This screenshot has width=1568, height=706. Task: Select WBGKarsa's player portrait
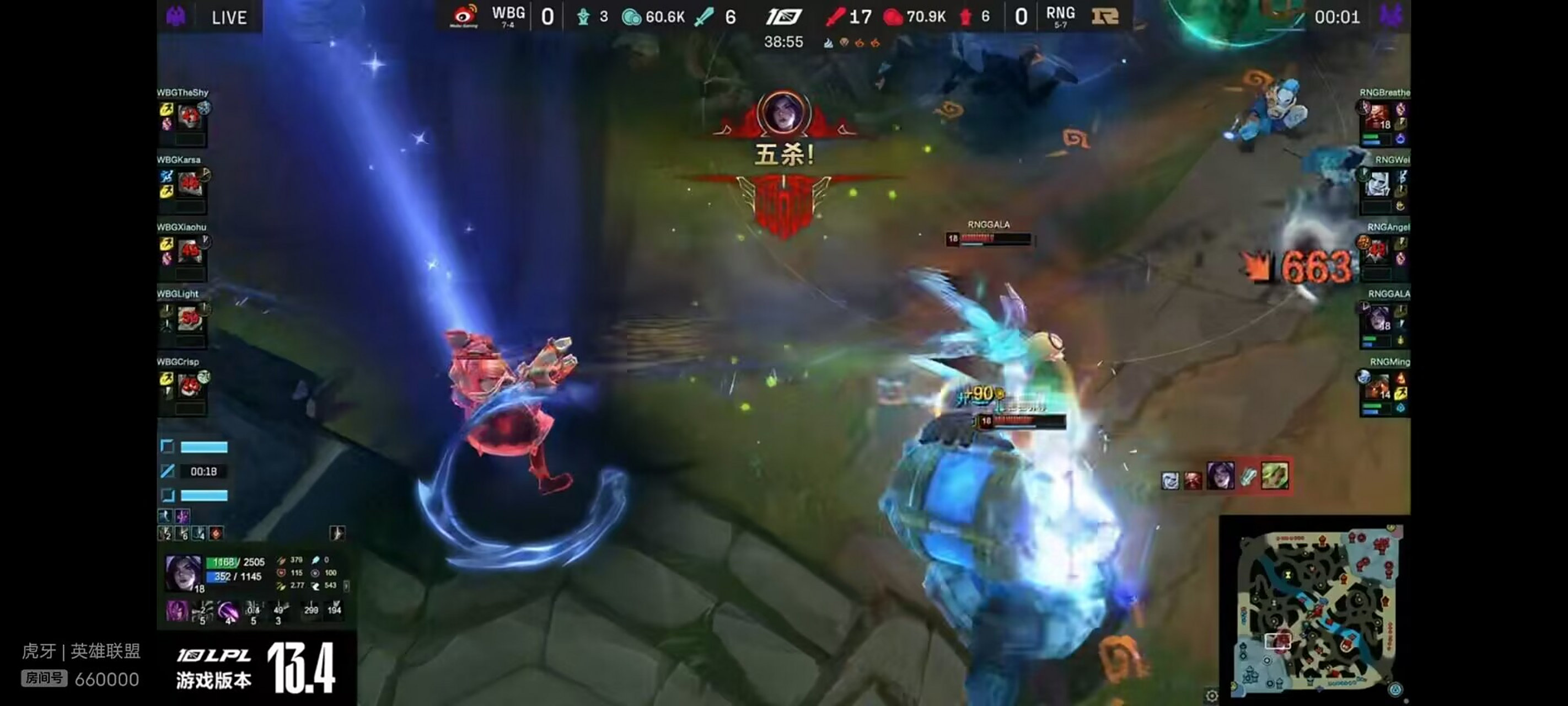pos(189,182)
